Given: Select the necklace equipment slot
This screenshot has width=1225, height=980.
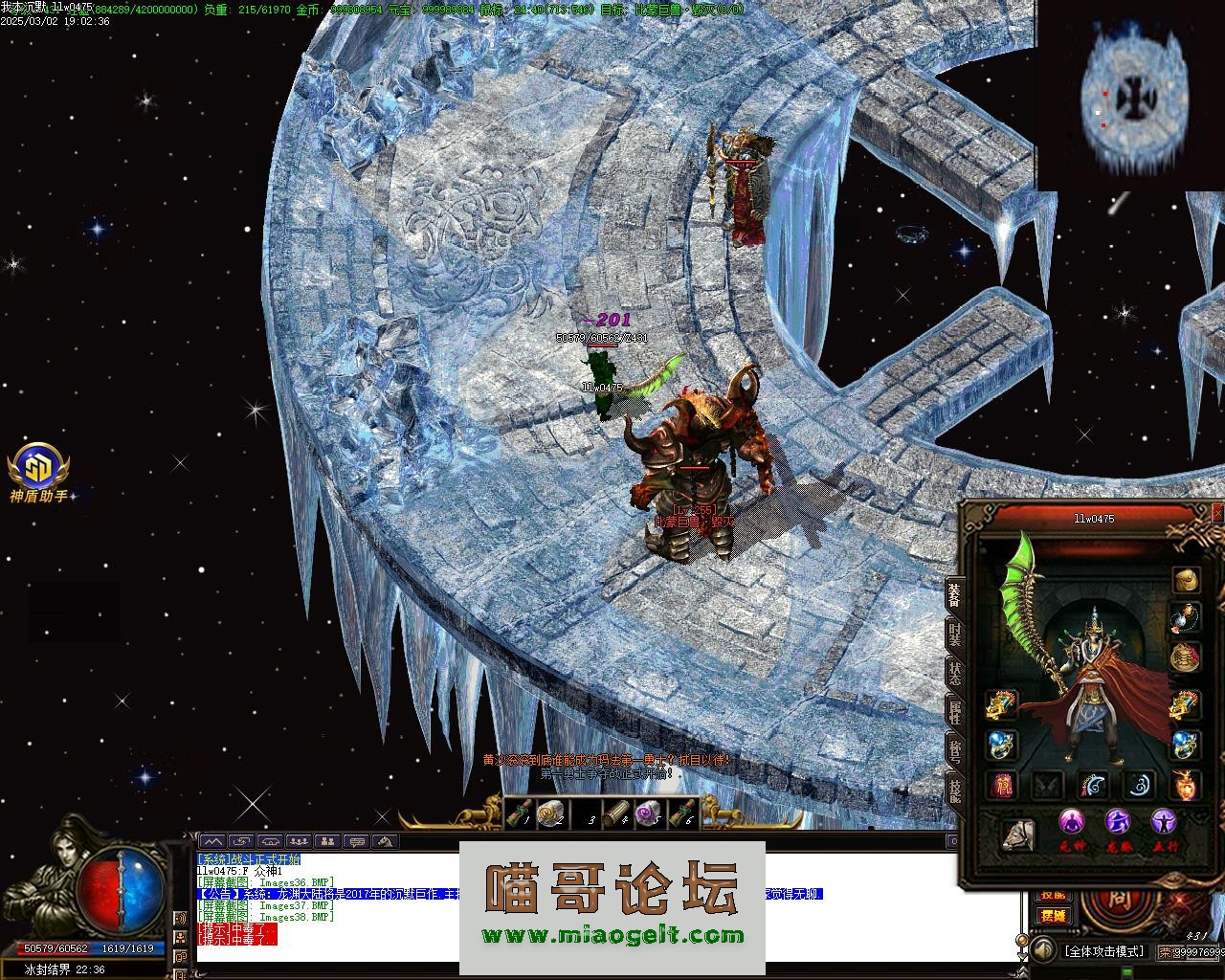Looking at the screenshot, I should coord(1187,618).
